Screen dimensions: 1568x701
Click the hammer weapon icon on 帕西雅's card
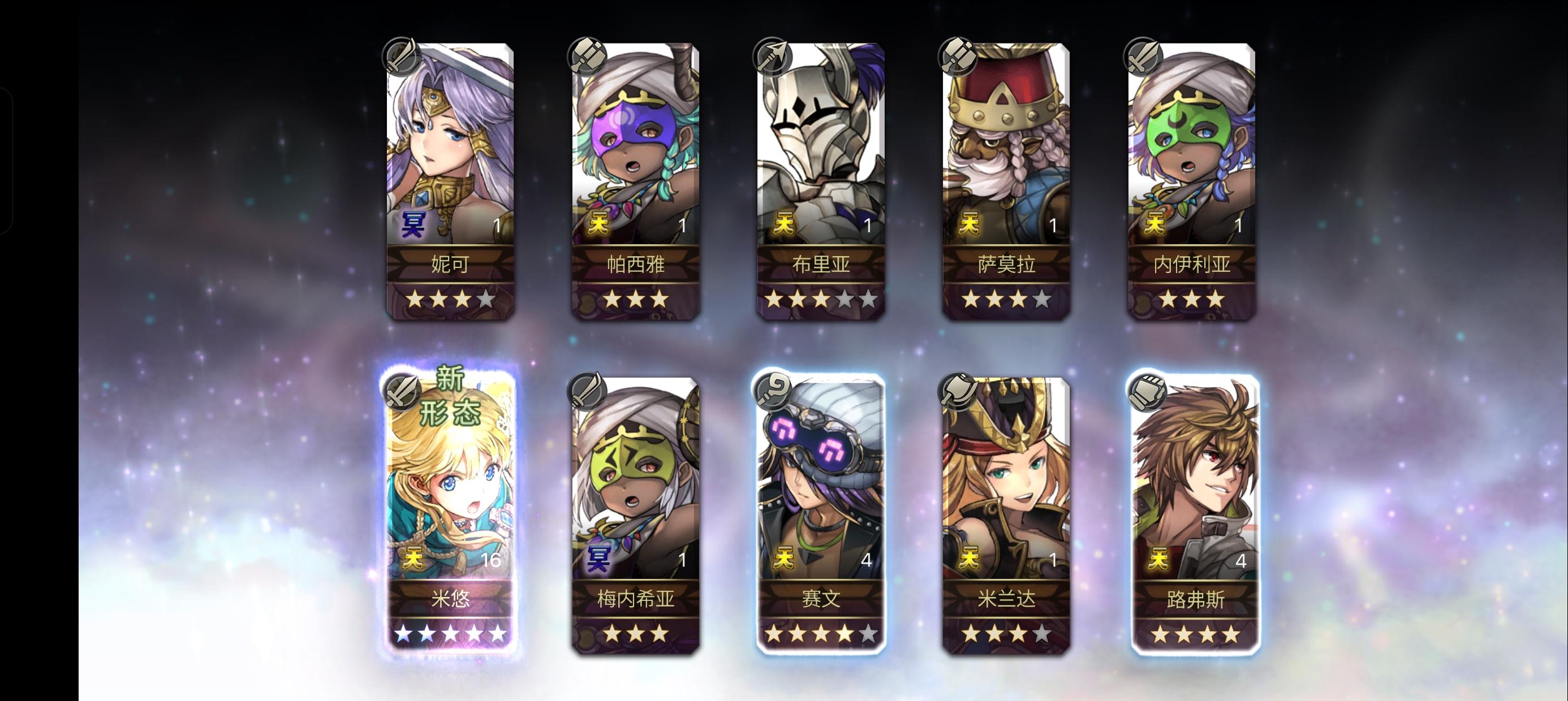point(587,57)
